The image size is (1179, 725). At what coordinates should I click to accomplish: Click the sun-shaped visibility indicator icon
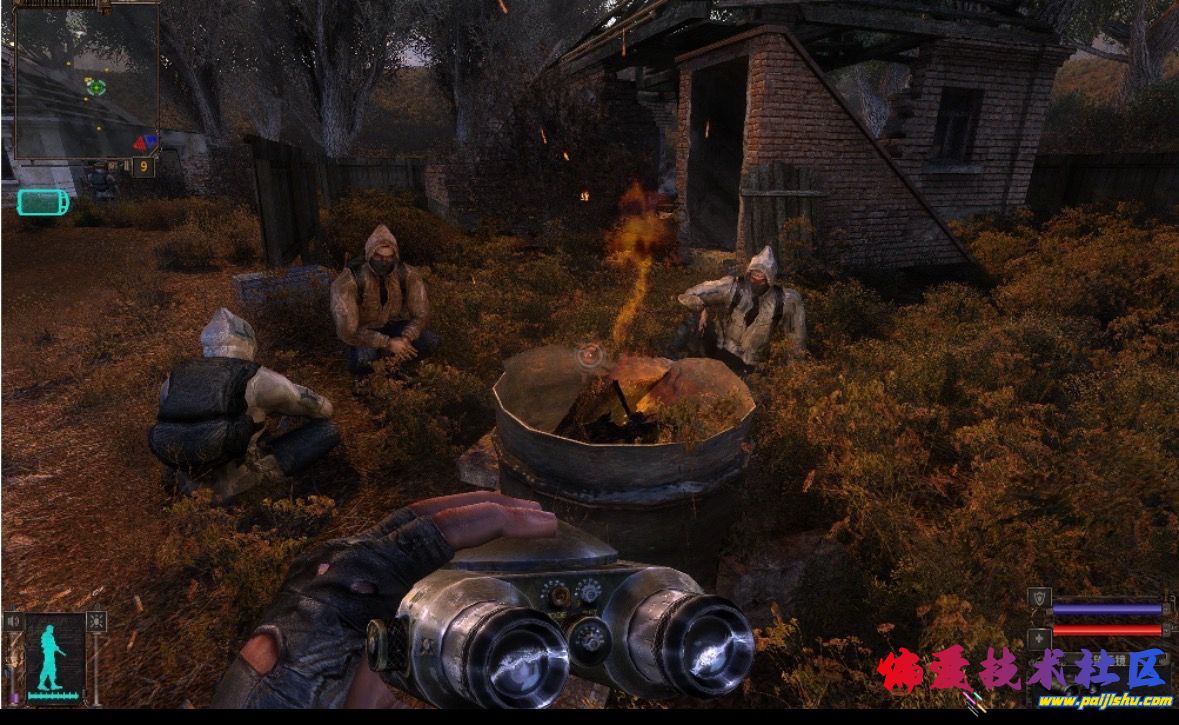click(x=96, y=622)
